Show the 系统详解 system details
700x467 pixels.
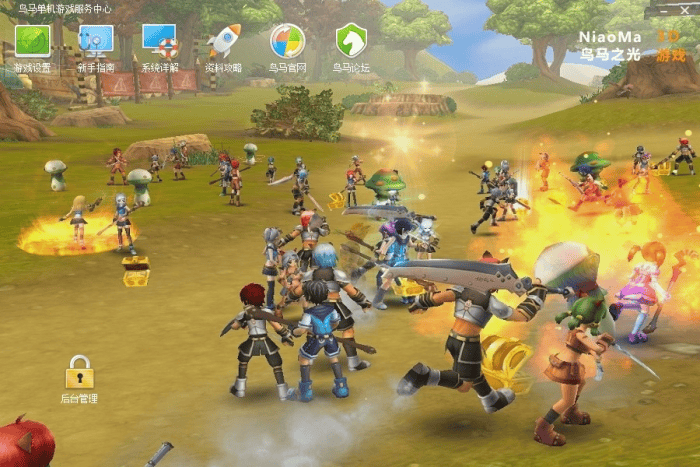click(x=160, y=42)
